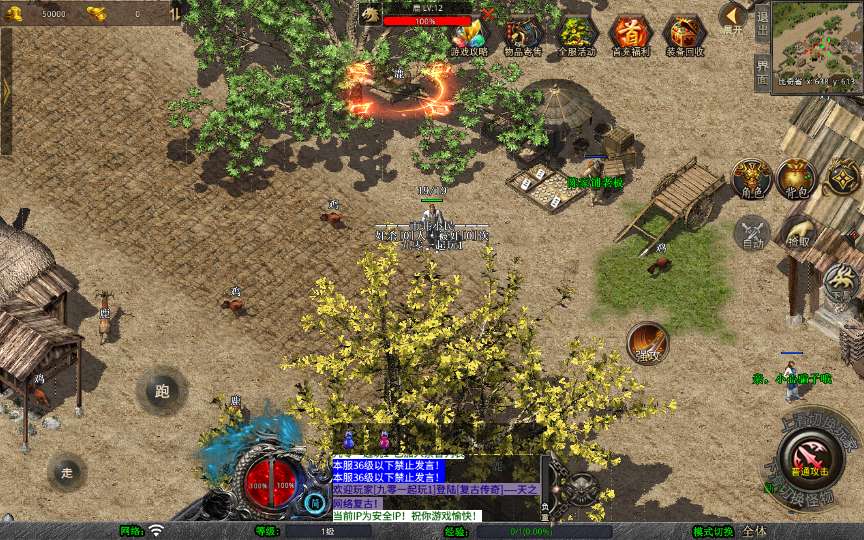864x540 pixels.
Task: Open the 装备回收 equipment recycle chest
Action: click(x=684, y=34)
